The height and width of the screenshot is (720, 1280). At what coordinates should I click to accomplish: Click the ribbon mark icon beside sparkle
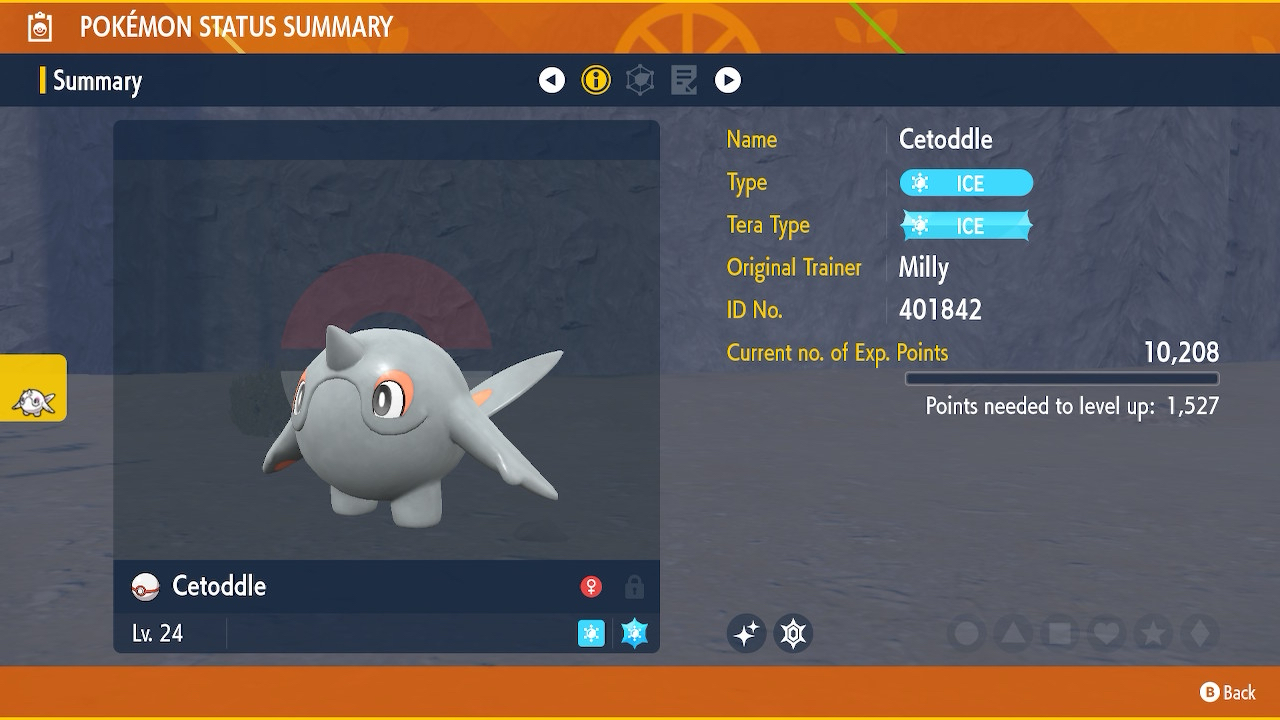pyautogui.click(x=793, y=633)
